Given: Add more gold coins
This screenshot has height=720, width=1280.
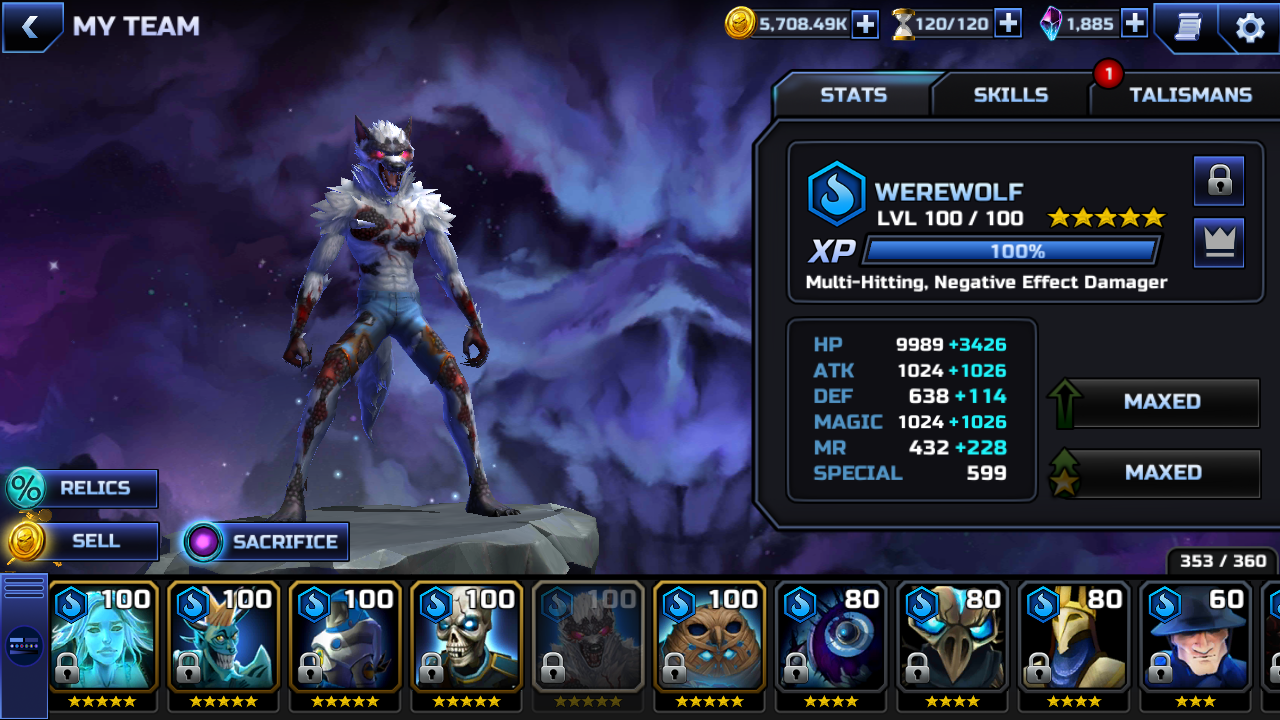Looking at the screenshot, I should pos(864,24).
